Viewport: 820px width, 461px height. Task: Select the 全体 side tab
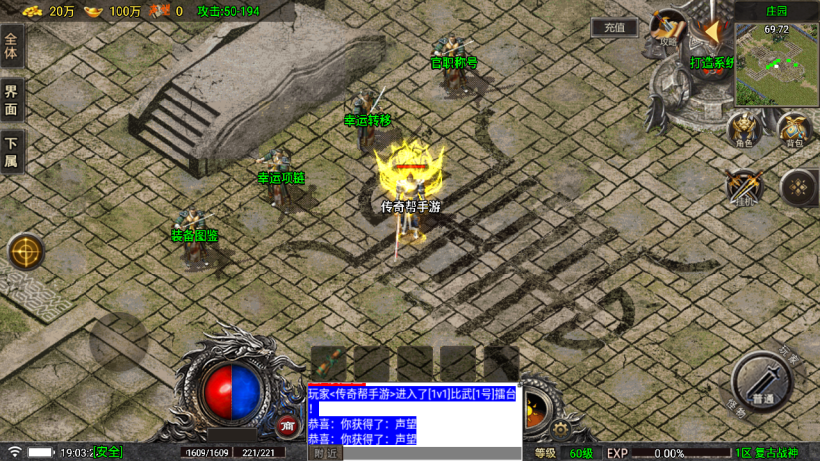click(x=12, y=46)
